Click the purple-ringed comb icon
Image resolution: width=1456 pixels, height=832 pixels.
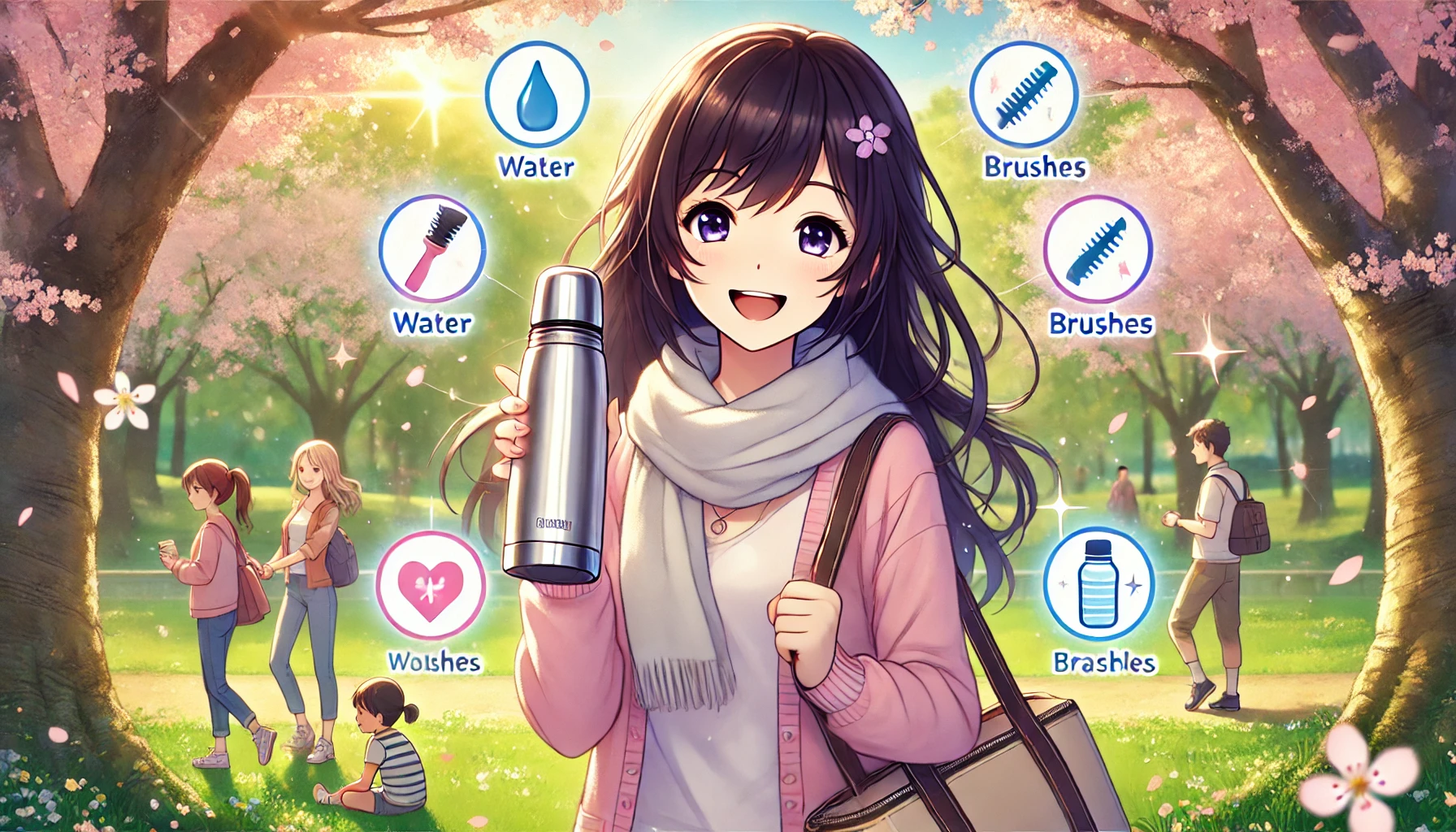pos(1098,249)
